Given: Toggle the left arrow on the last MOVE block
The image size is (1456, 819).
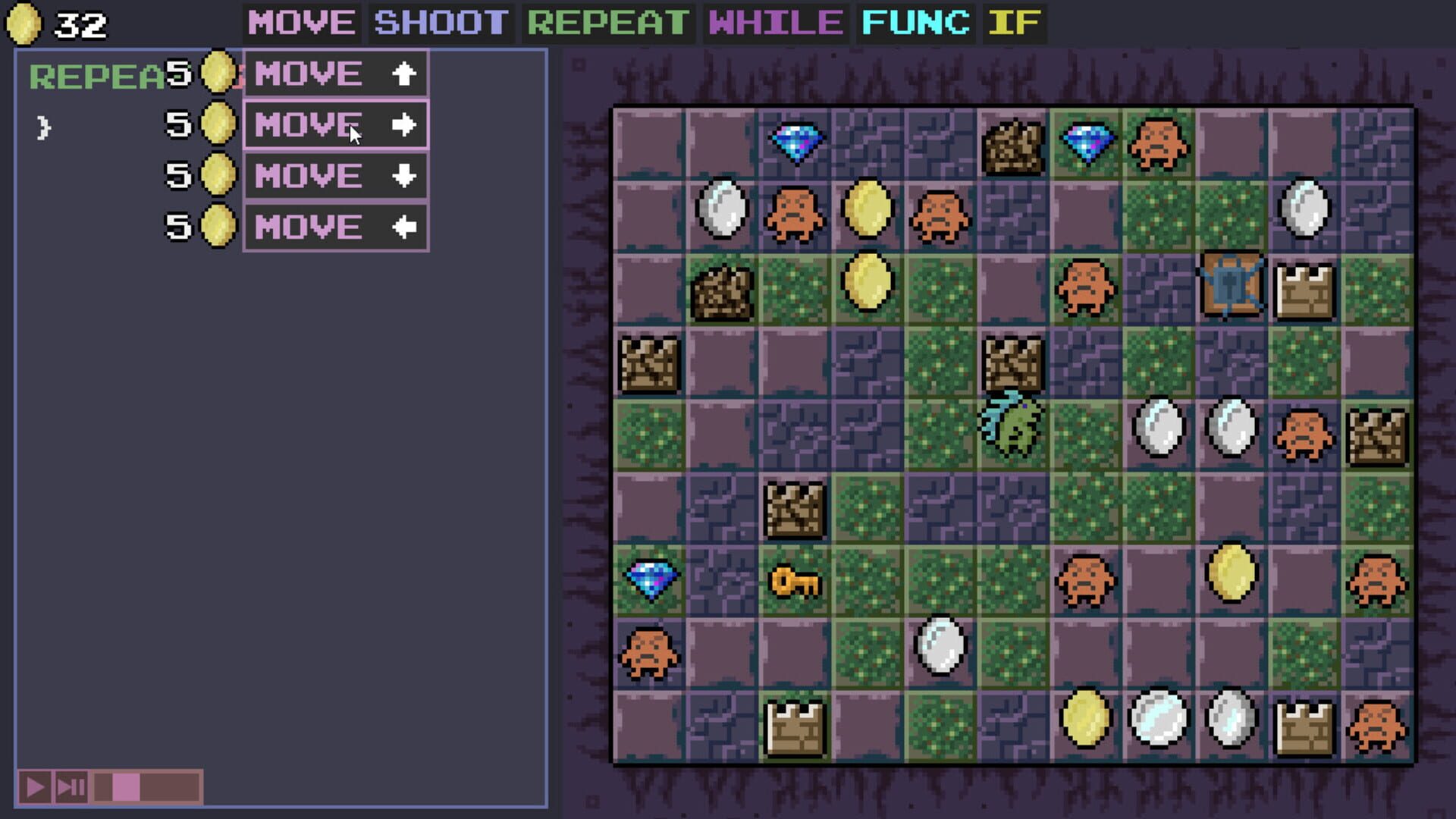Looking at the screenshot, I should (x=406, y=225).
